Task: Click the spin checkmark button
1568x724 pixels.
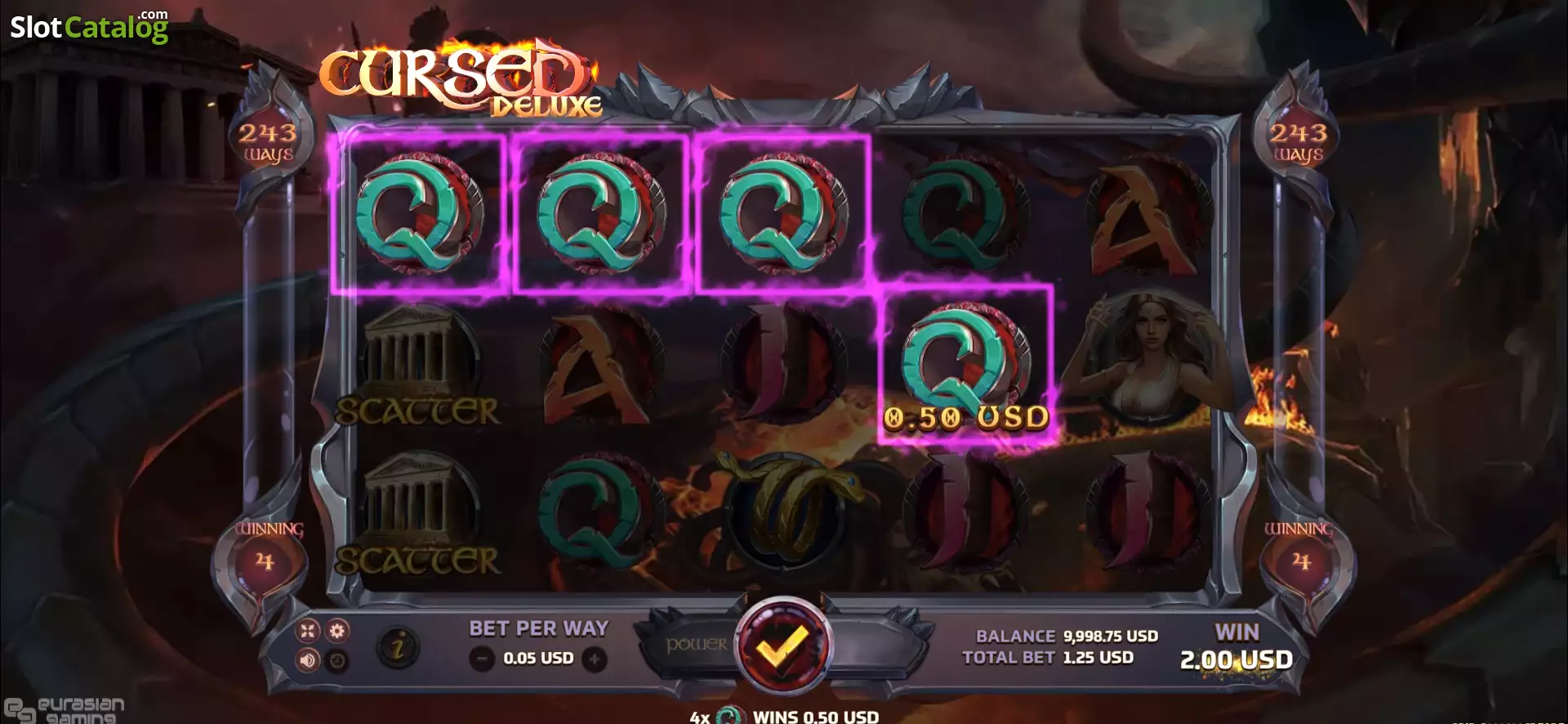Action: 782,647
